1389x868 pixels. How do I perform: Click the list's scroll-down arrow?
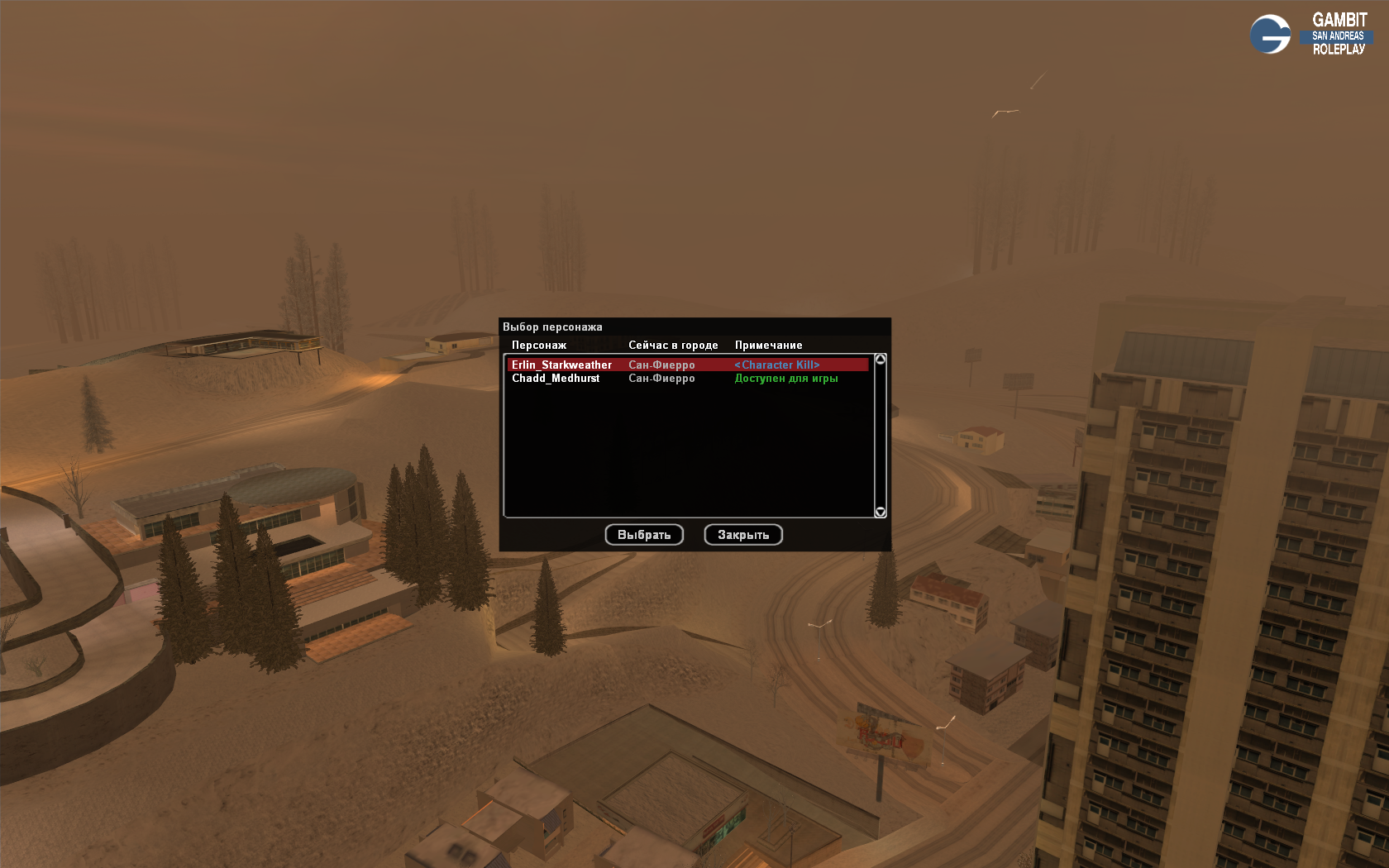coord(881,513)
